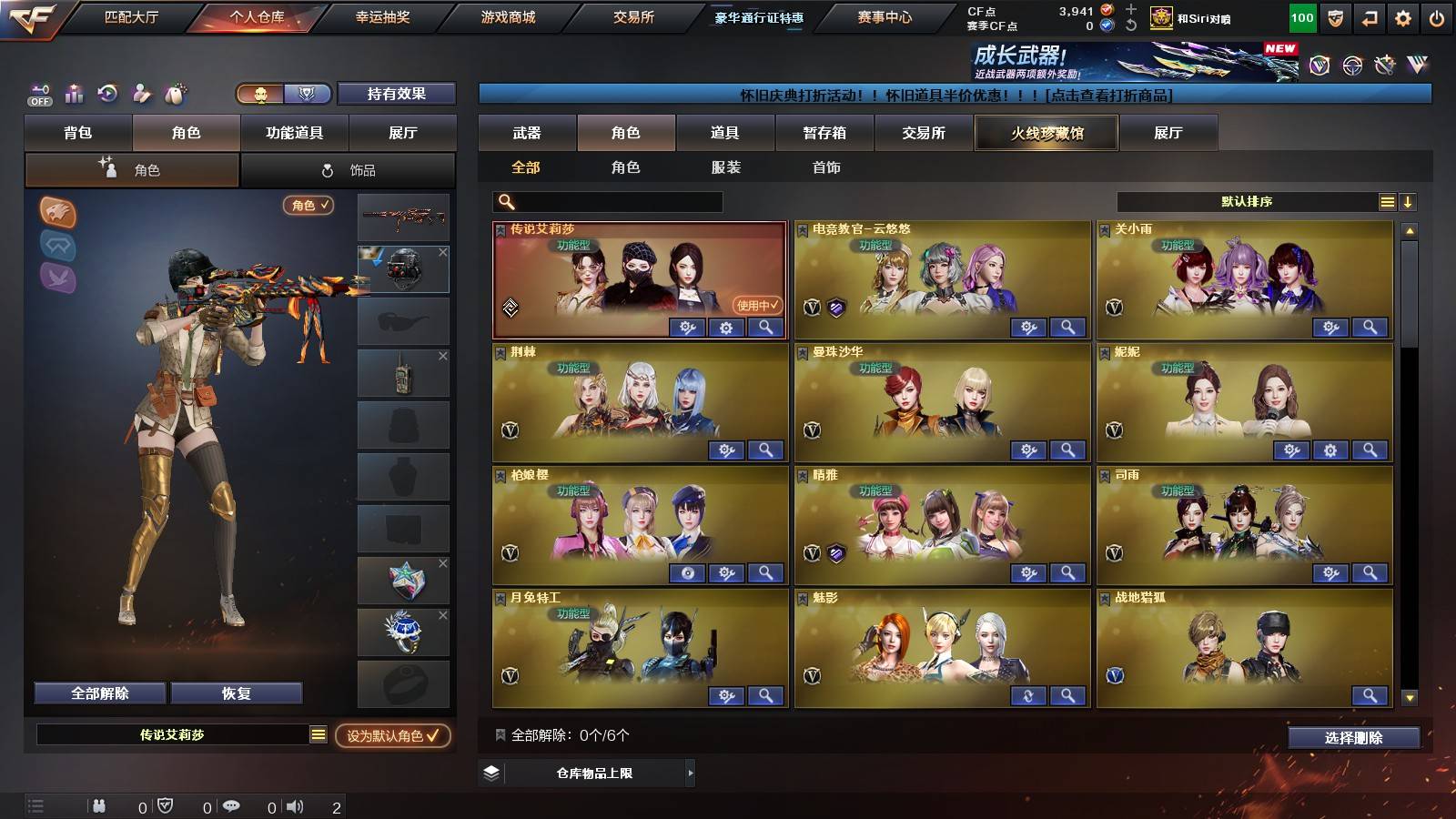
Task: Click the descending sort arrow next to 默认排序
Action: [1408, 201]
